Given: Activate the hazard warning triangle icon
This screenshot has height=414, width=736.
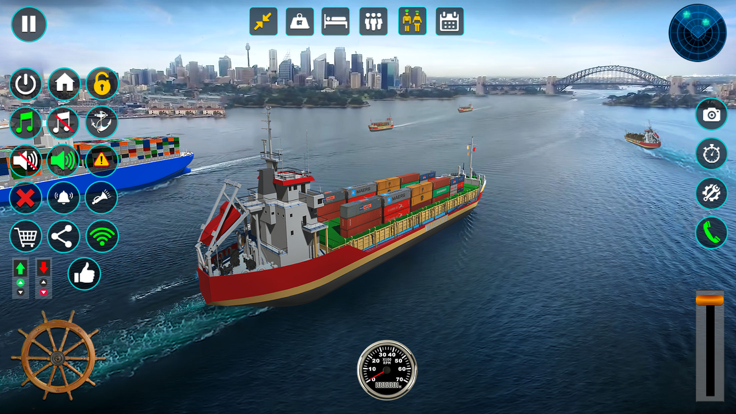Looking at the screenshot, I should (101, 160).
